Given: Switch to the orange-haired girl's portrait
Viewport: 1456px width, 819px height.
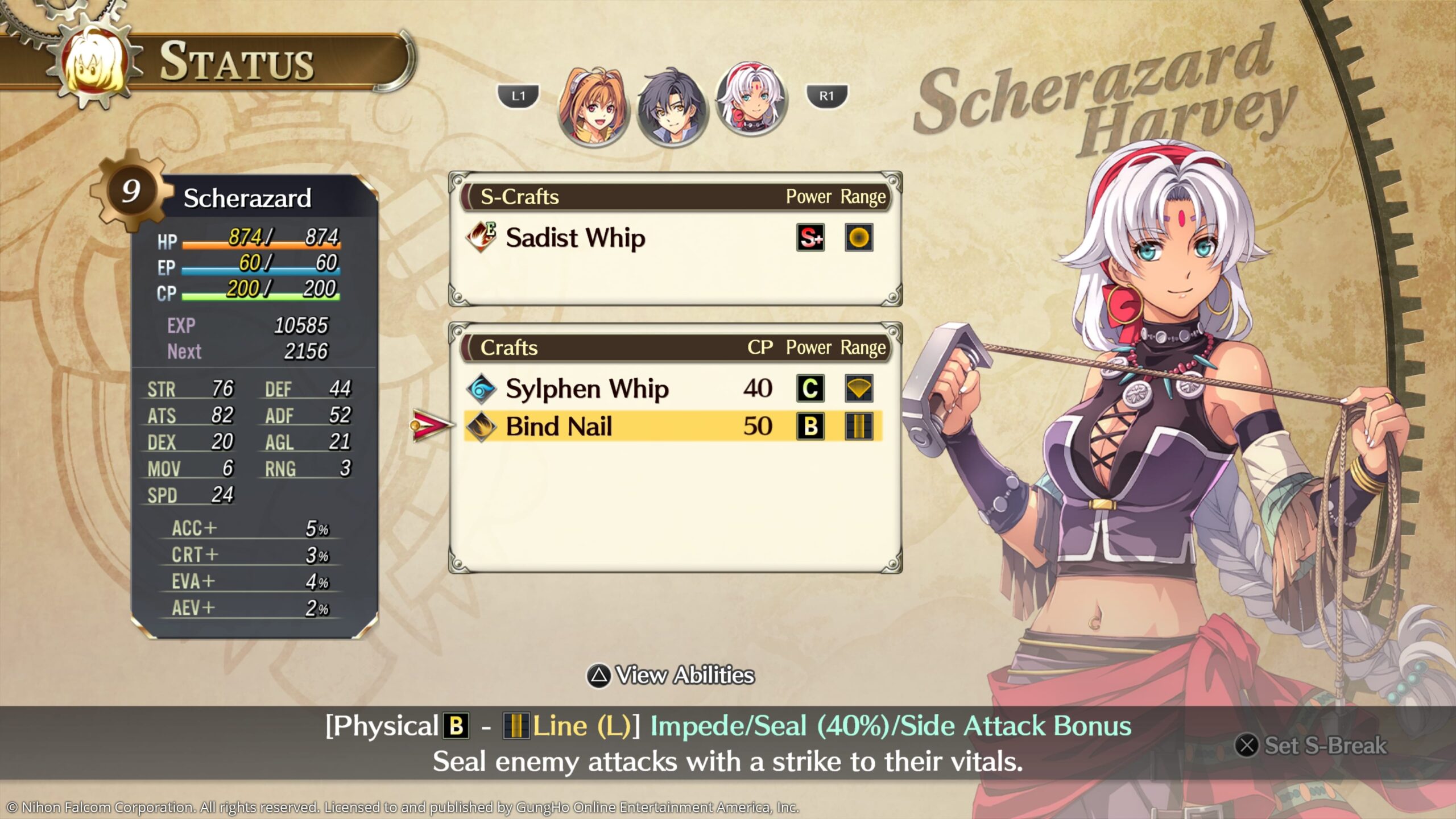Looking at the screenshot, I should click(592, 107).
